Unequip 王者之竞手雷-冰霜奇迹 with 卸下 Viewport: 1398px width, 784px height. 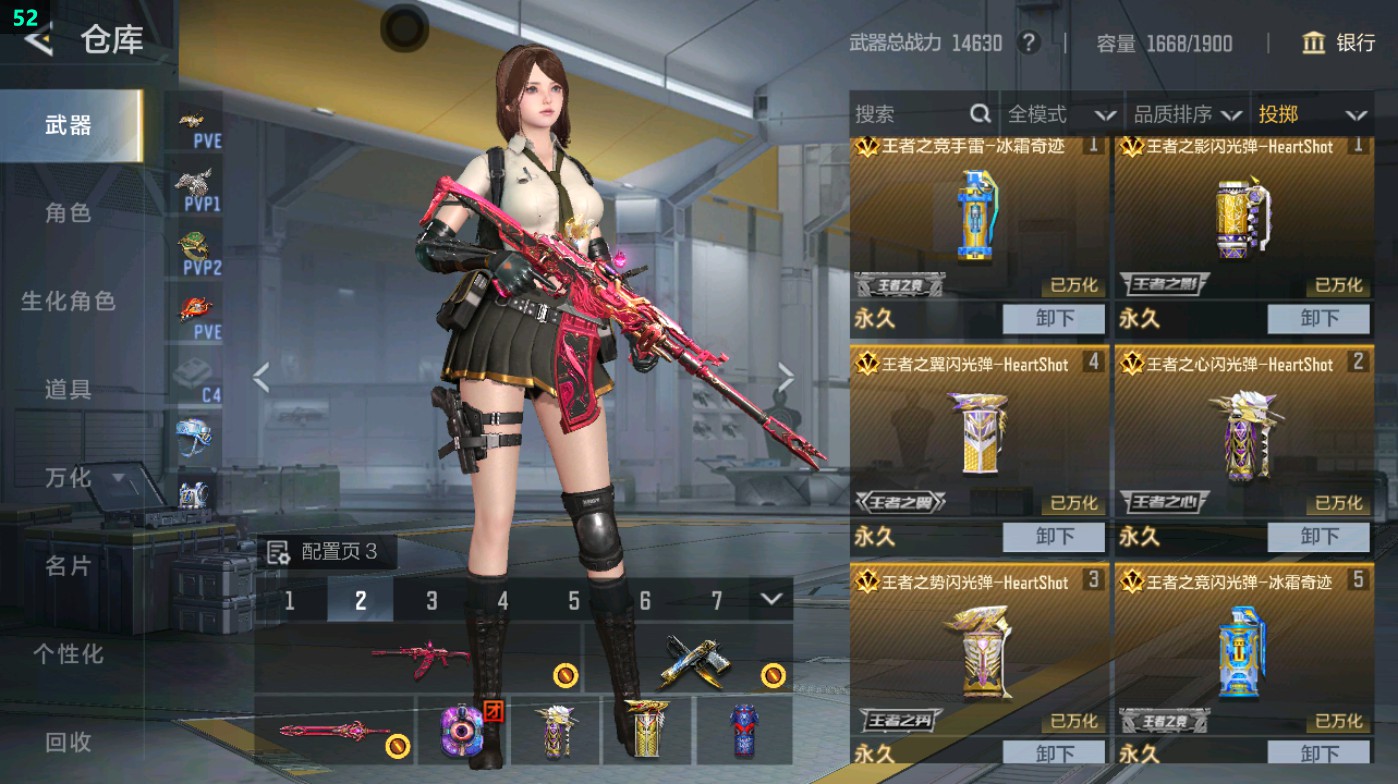[x=1054, y=319]
